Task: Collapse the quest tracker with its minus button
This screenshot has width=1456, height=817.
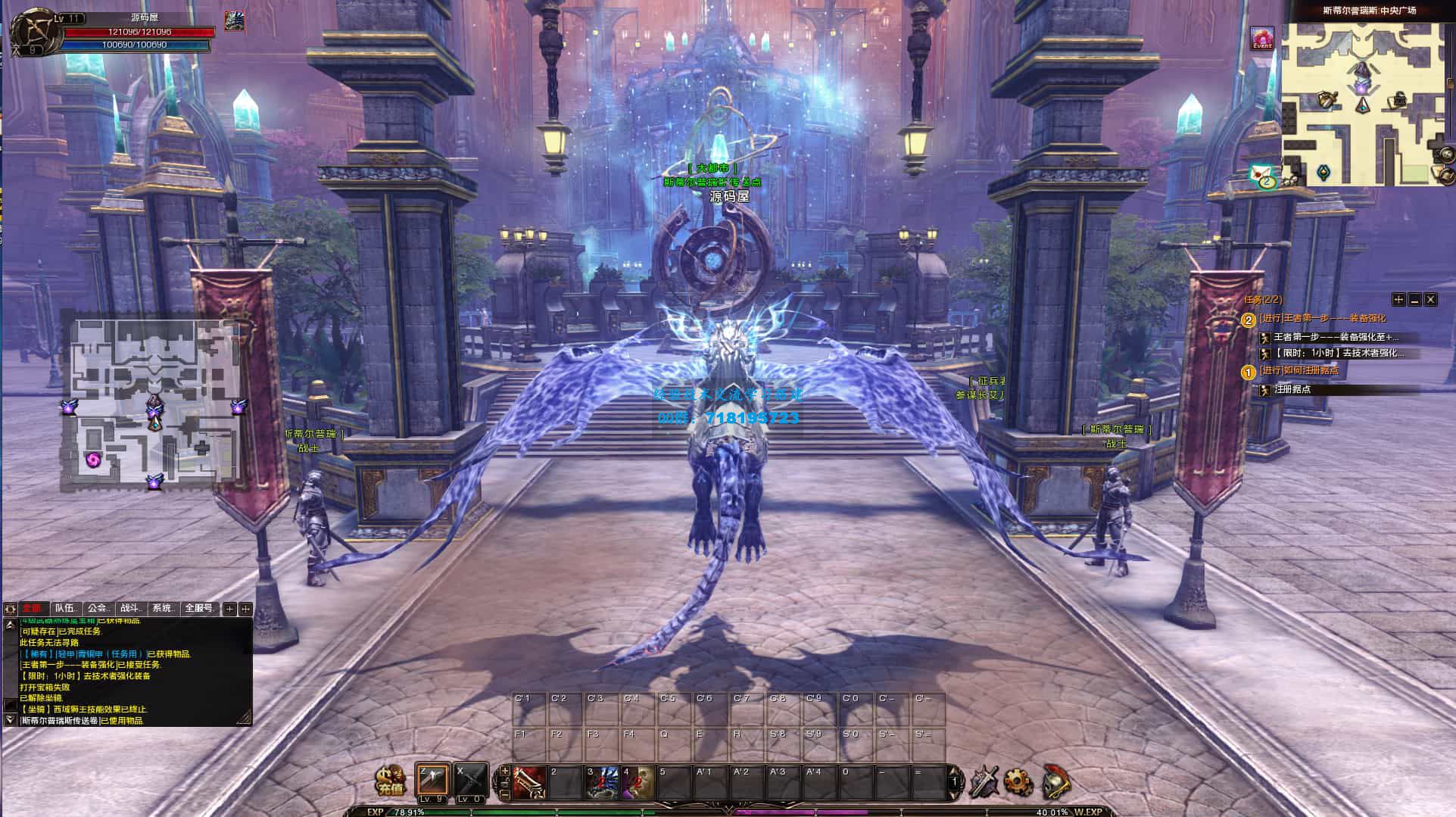Action: coord(1415,300)
